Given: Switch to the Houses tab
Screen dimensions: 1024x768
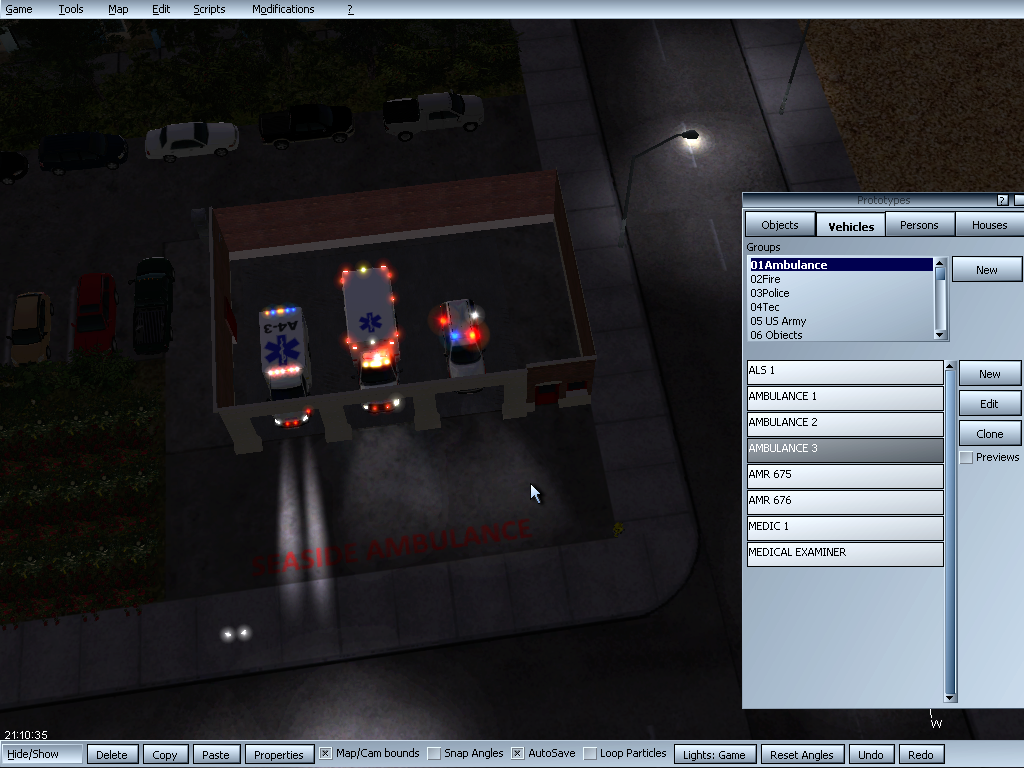Looking at the screenshot, I should (x=989, y=225).
